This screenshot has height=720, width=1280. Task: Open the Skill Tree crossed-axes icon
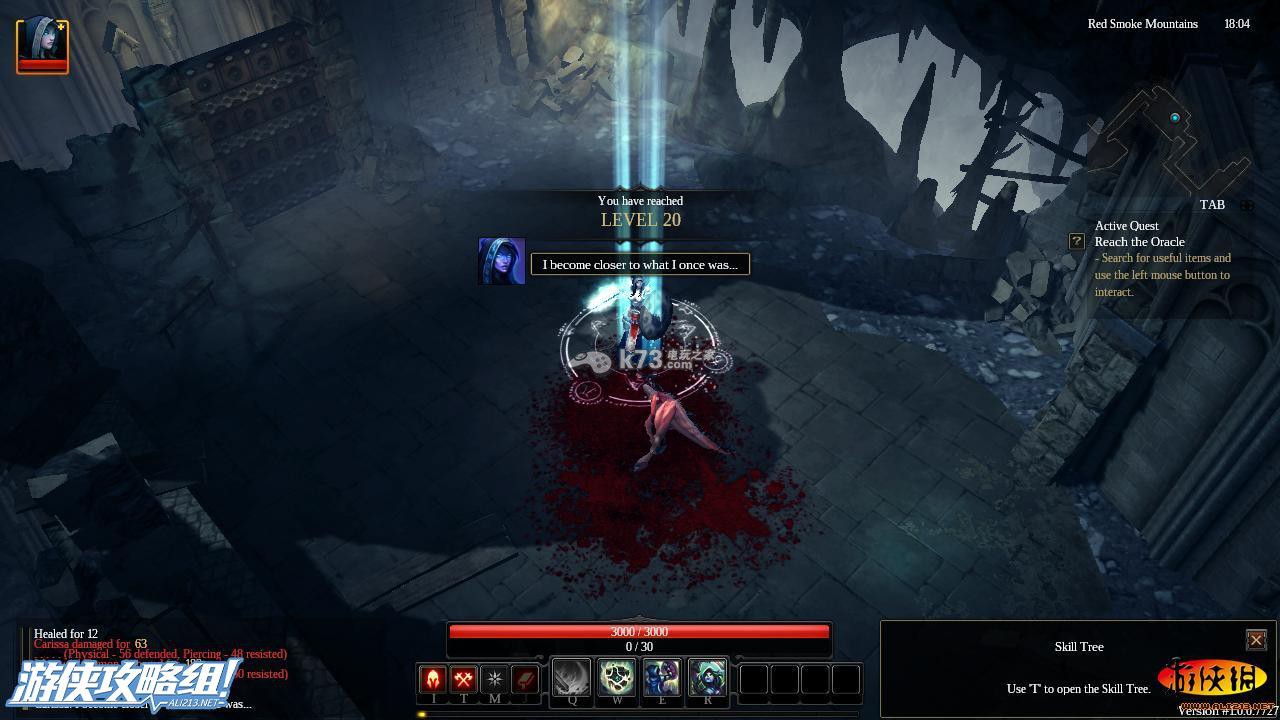(x=463, y=680)
